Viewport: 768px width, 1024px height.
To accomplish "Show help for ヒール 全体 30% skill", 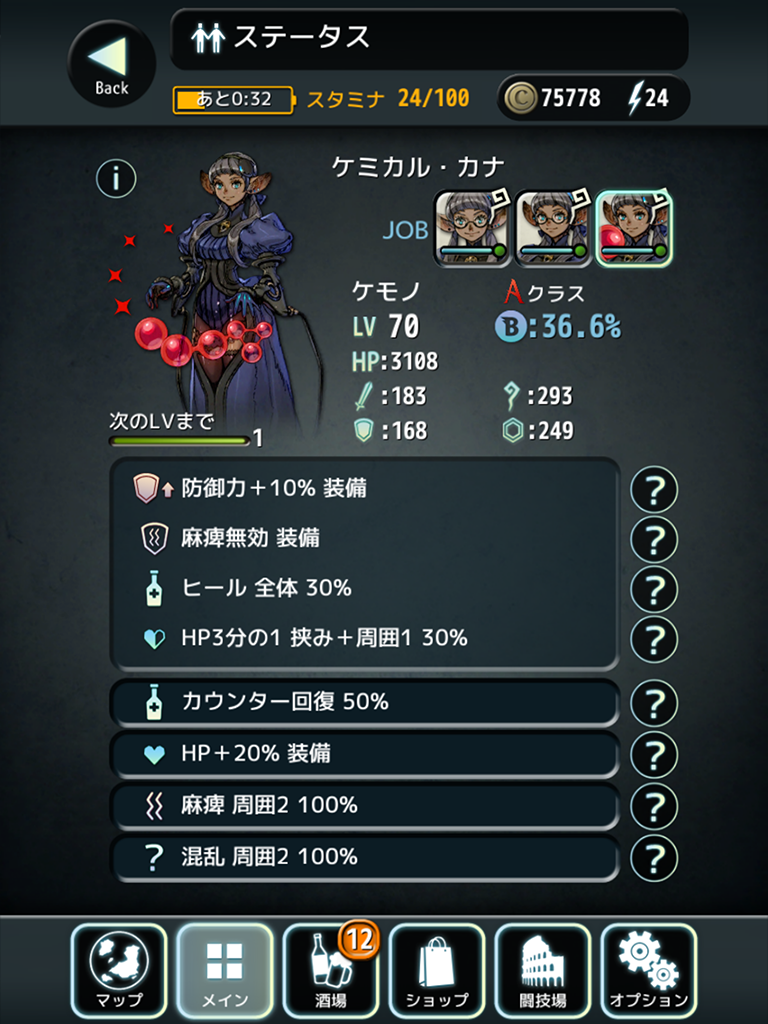I will (655, 589).
